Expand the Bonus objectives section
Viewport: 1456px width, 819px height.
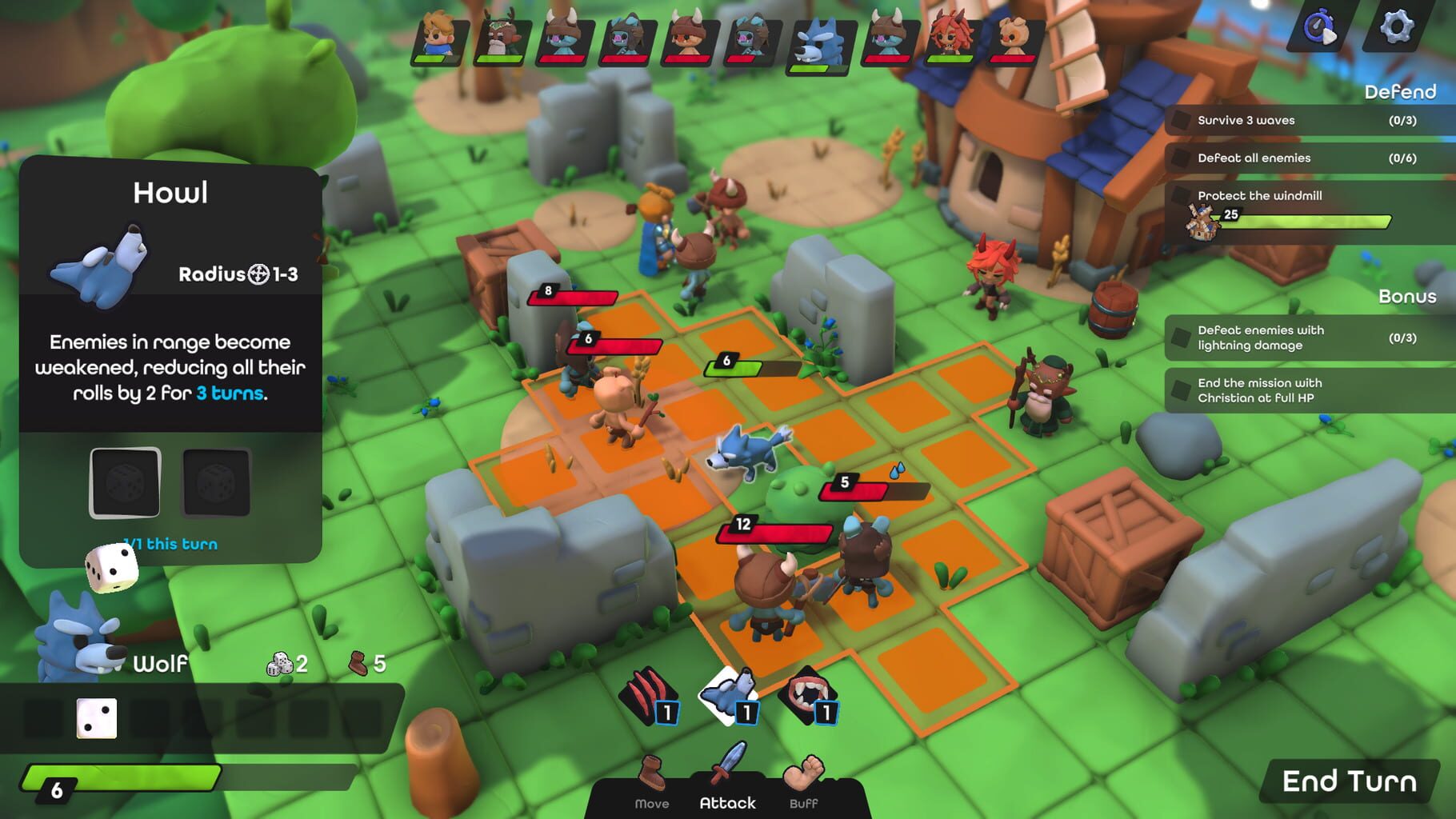[1407, 297]
